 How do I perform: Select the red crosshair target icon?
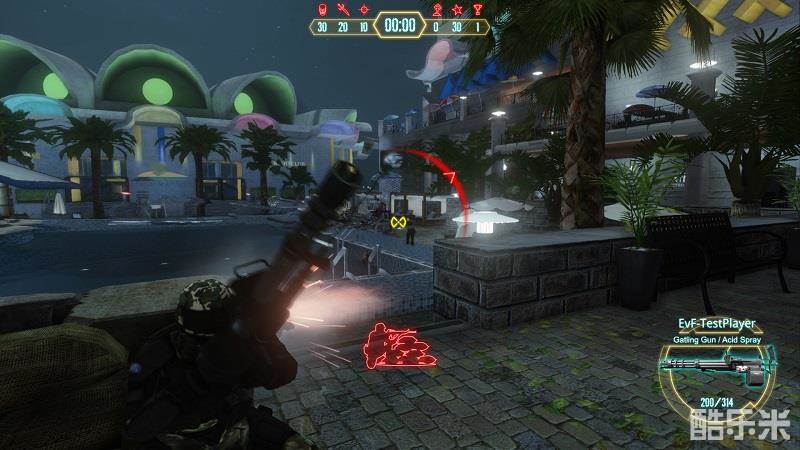(x=364, y=10)
